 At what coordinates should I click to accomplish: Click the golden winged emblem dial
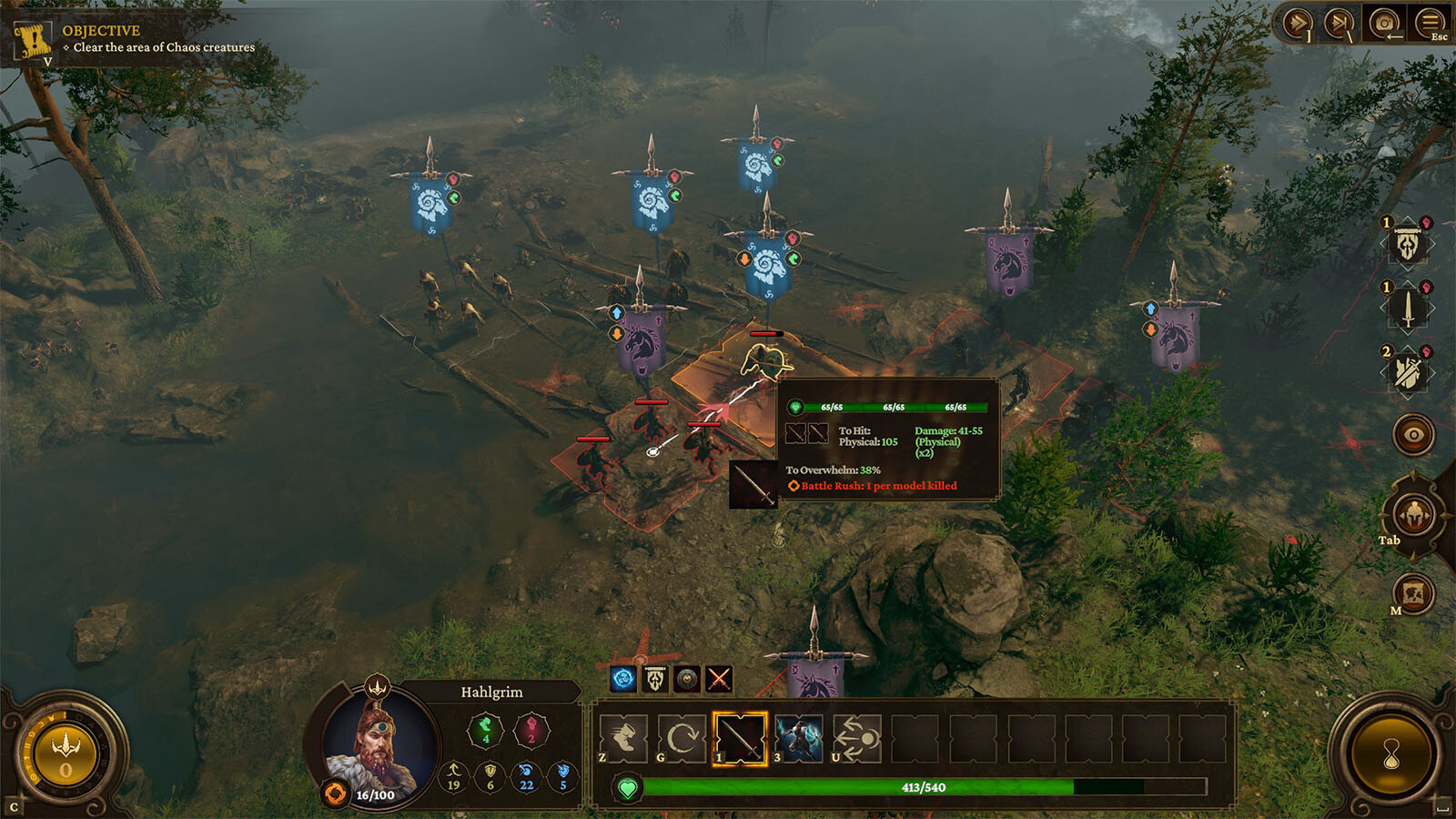coord(66,754)
